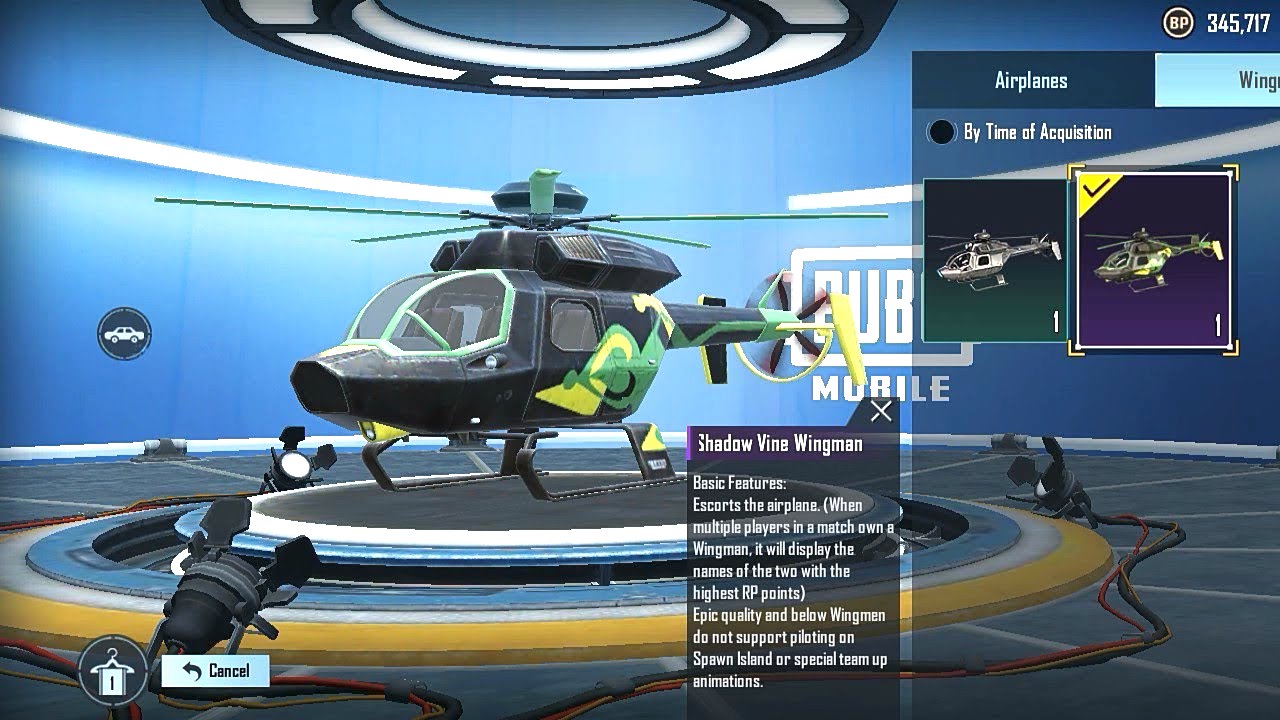This screenshot has height=720, width=1280.
Task: Click the yellow checkmark badge on selected Wingman
Action: 1092,189
